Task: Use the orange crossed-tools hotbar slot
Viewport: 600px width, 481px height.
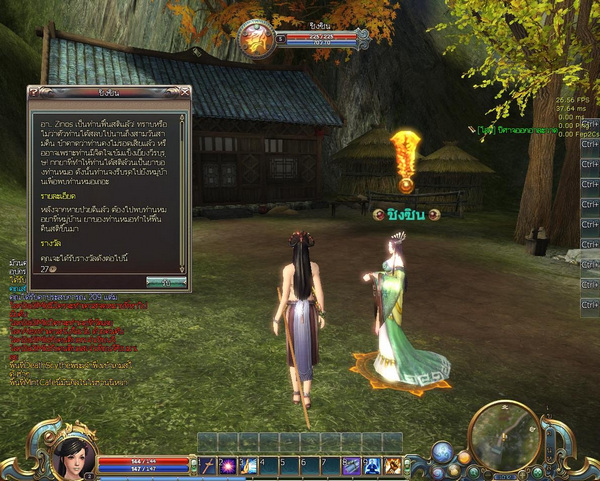Action: click(x=393, y=465)
